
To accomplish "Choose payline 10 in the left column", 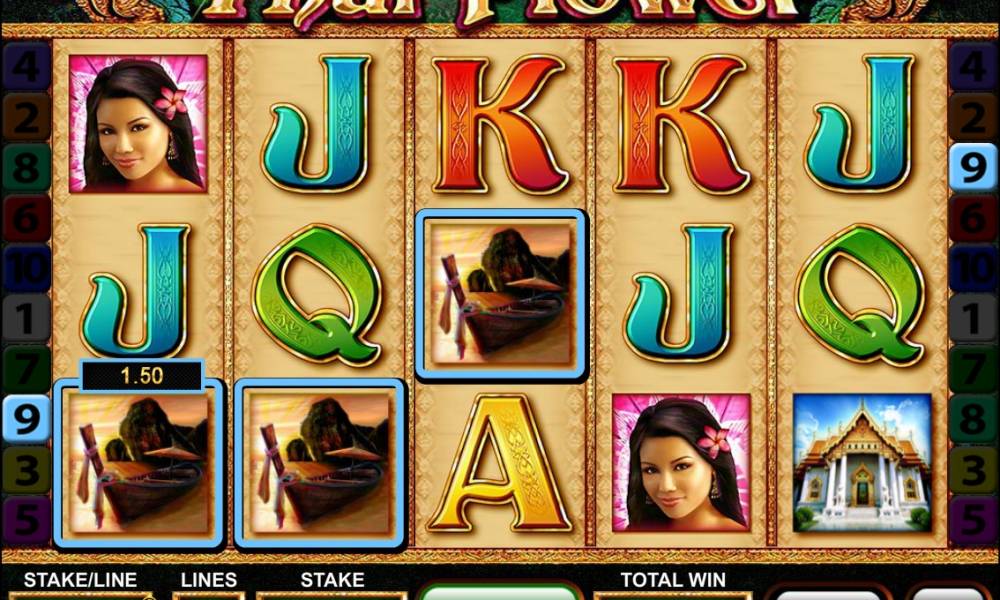I will pyautogui.click(x=25, y=268).
